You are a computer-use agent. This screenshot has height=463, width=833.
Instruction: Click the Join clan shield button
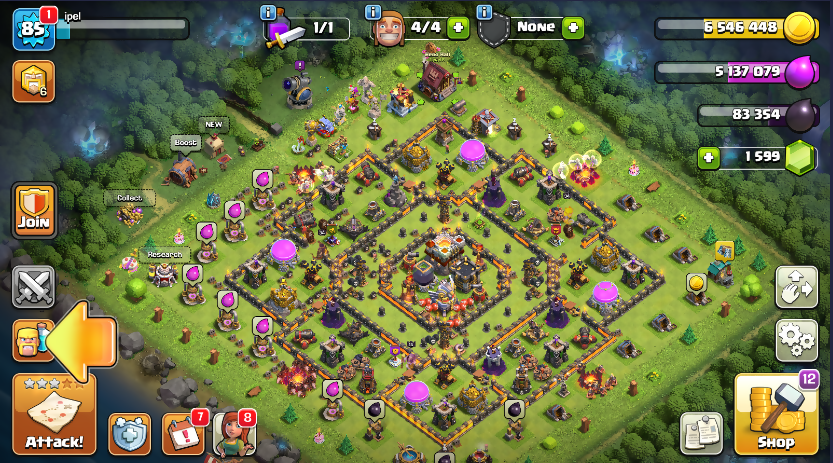click(33, 210)
